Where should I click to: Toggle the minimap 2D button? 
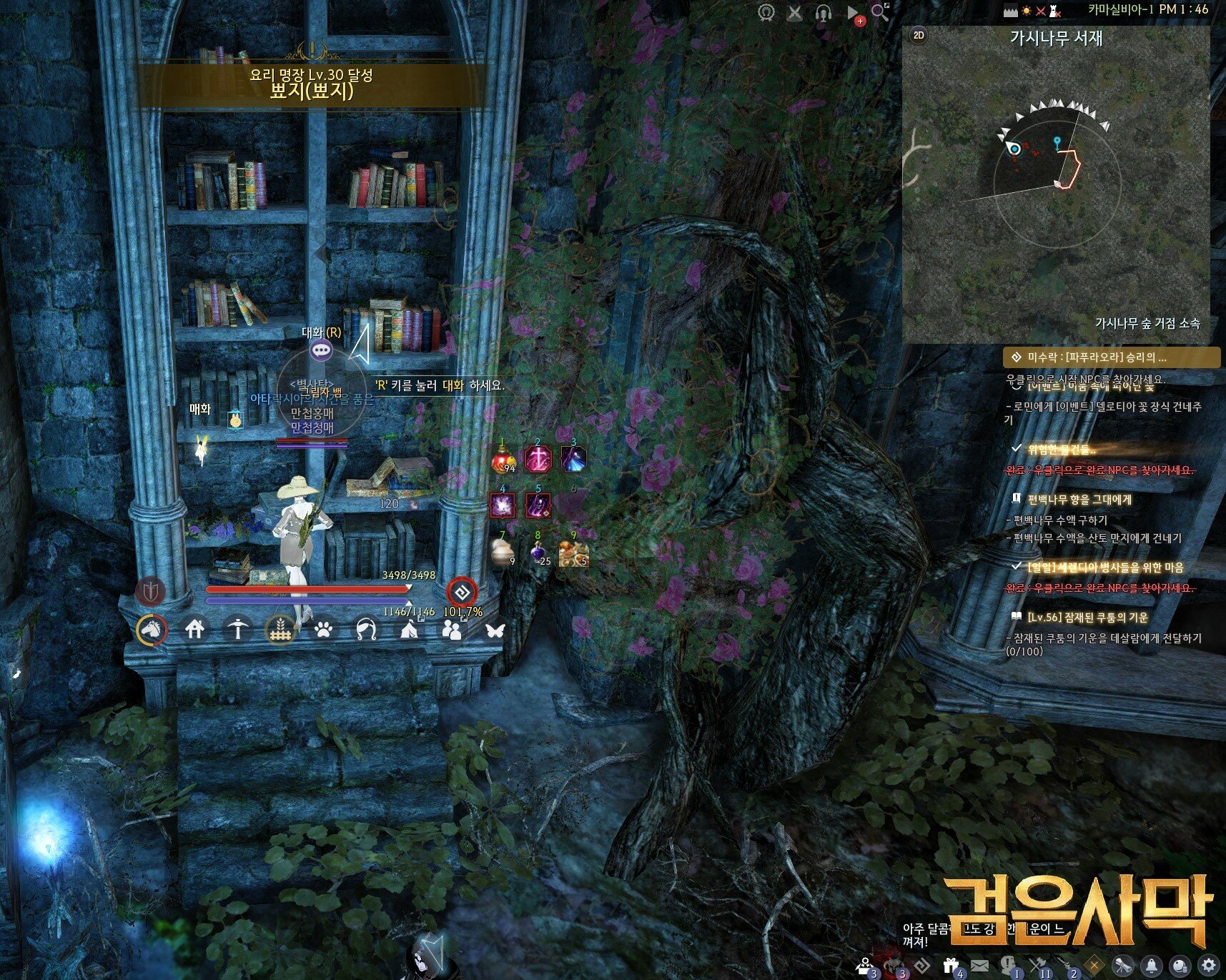pyautogui.click(x=919, y=35)
